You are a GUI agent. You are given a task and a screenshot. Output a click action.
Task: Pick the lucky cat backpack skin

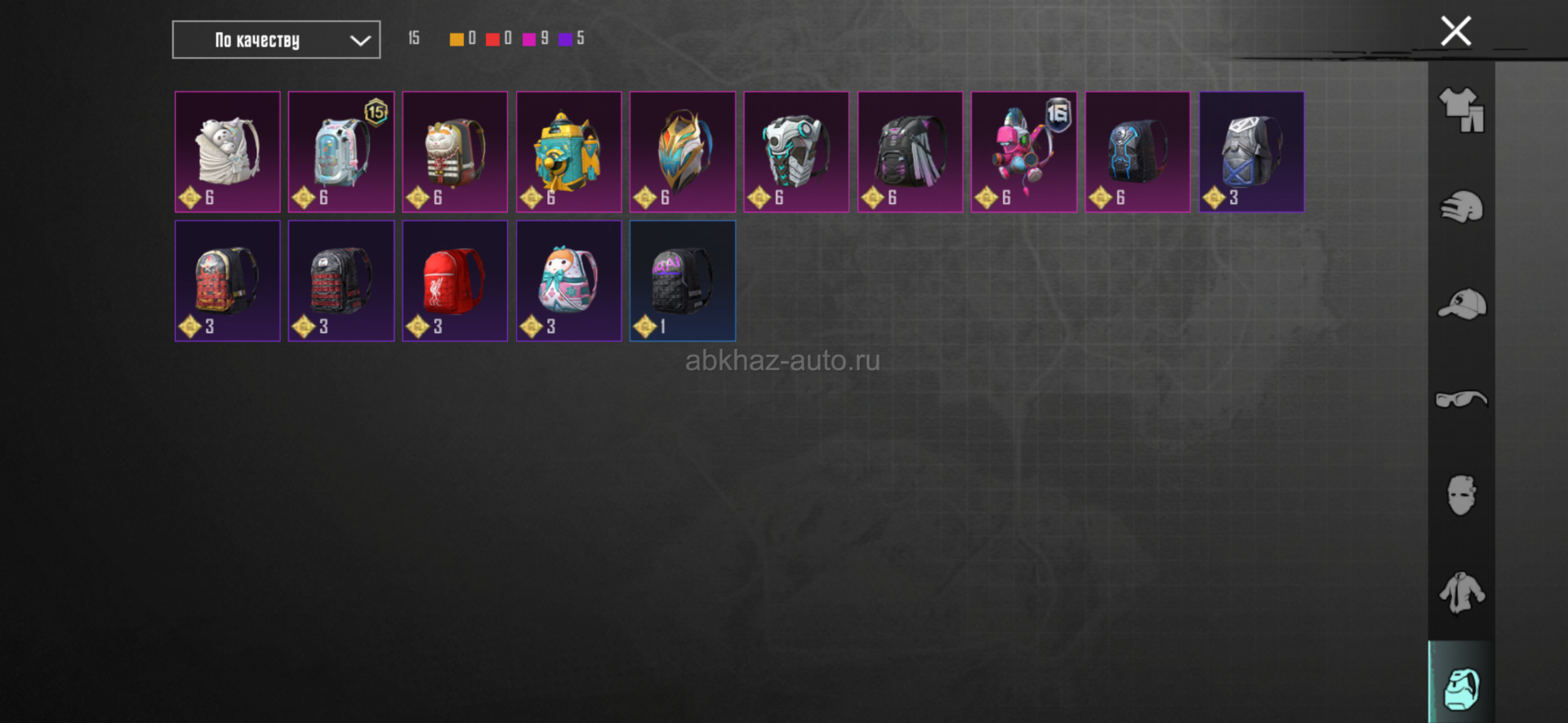(455, 152)
